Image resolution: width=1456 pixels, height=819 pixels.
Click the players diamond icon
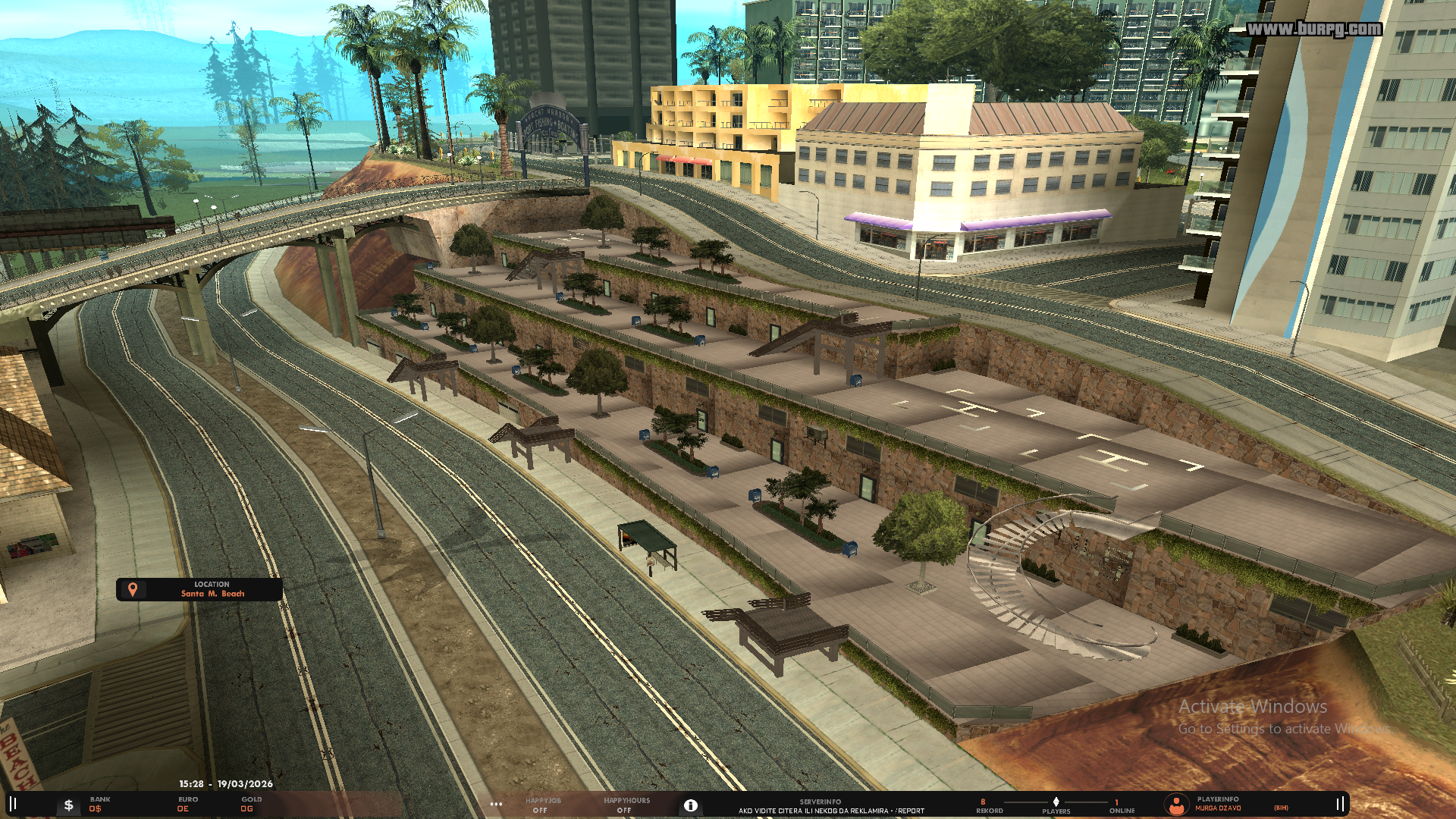pos(1056,802)
